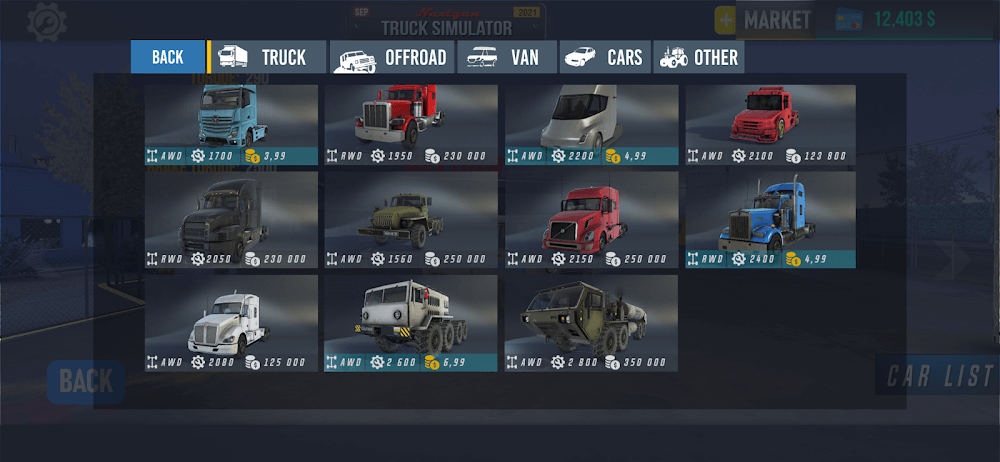
Task: Pick the white truck priced 125 000
Action: (231, 323)
